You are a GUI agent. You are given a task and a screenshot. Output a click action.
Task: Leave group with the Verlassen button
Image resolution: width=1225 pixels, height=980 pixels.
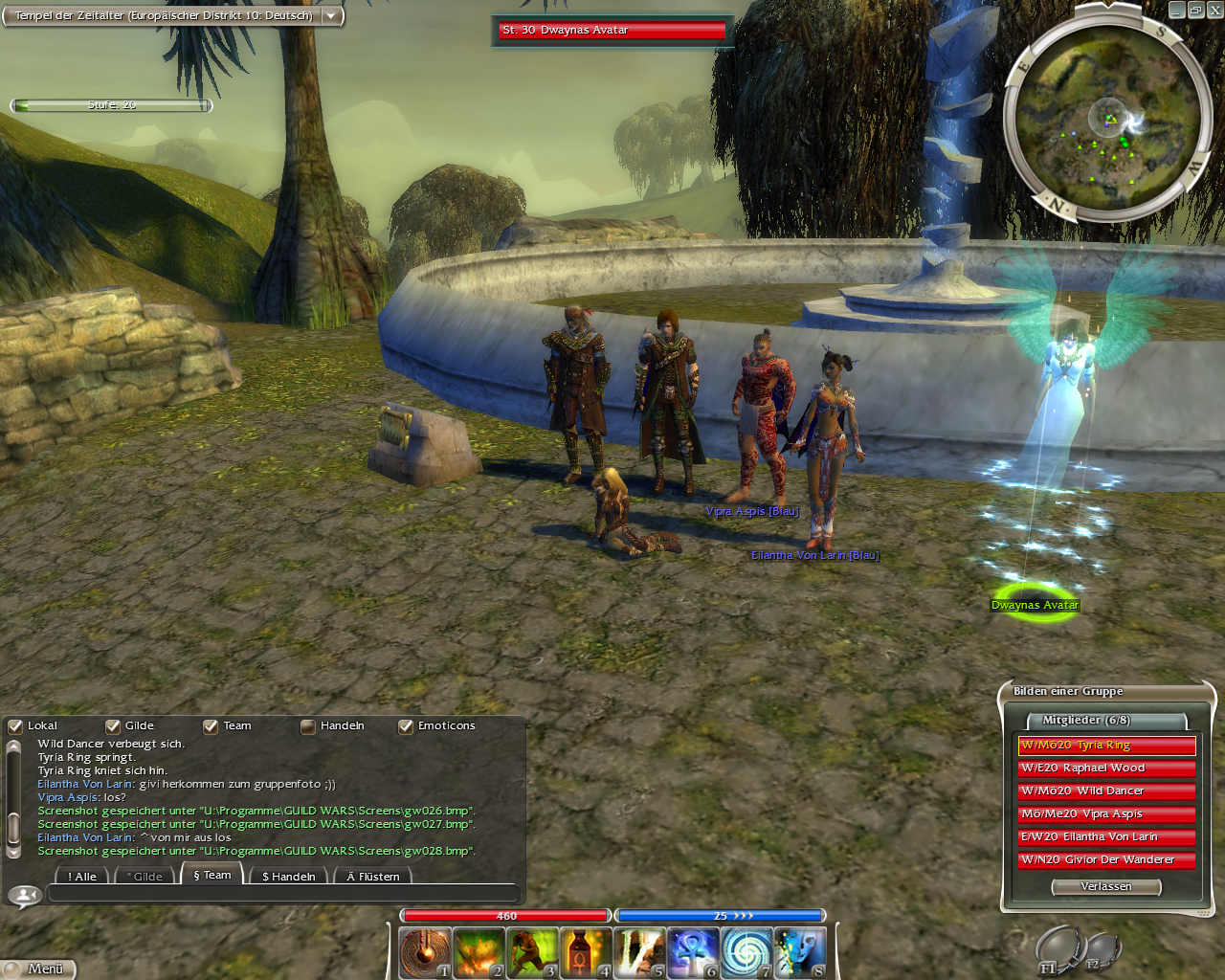1105,887
